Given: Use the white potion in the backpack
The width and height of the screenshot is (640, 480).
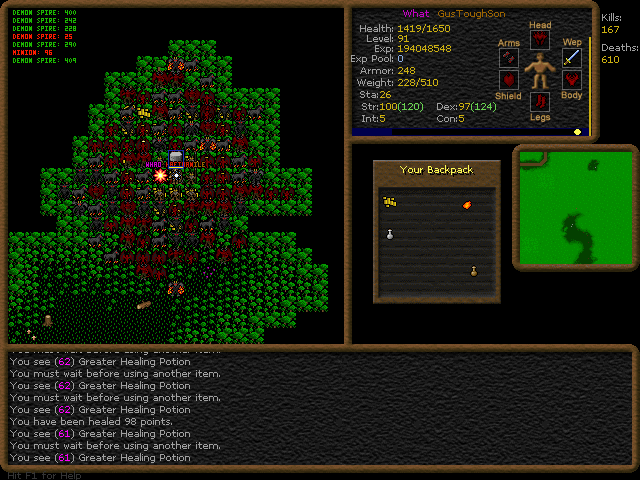Looking at the screenshot, I should [x=390, y=235].
